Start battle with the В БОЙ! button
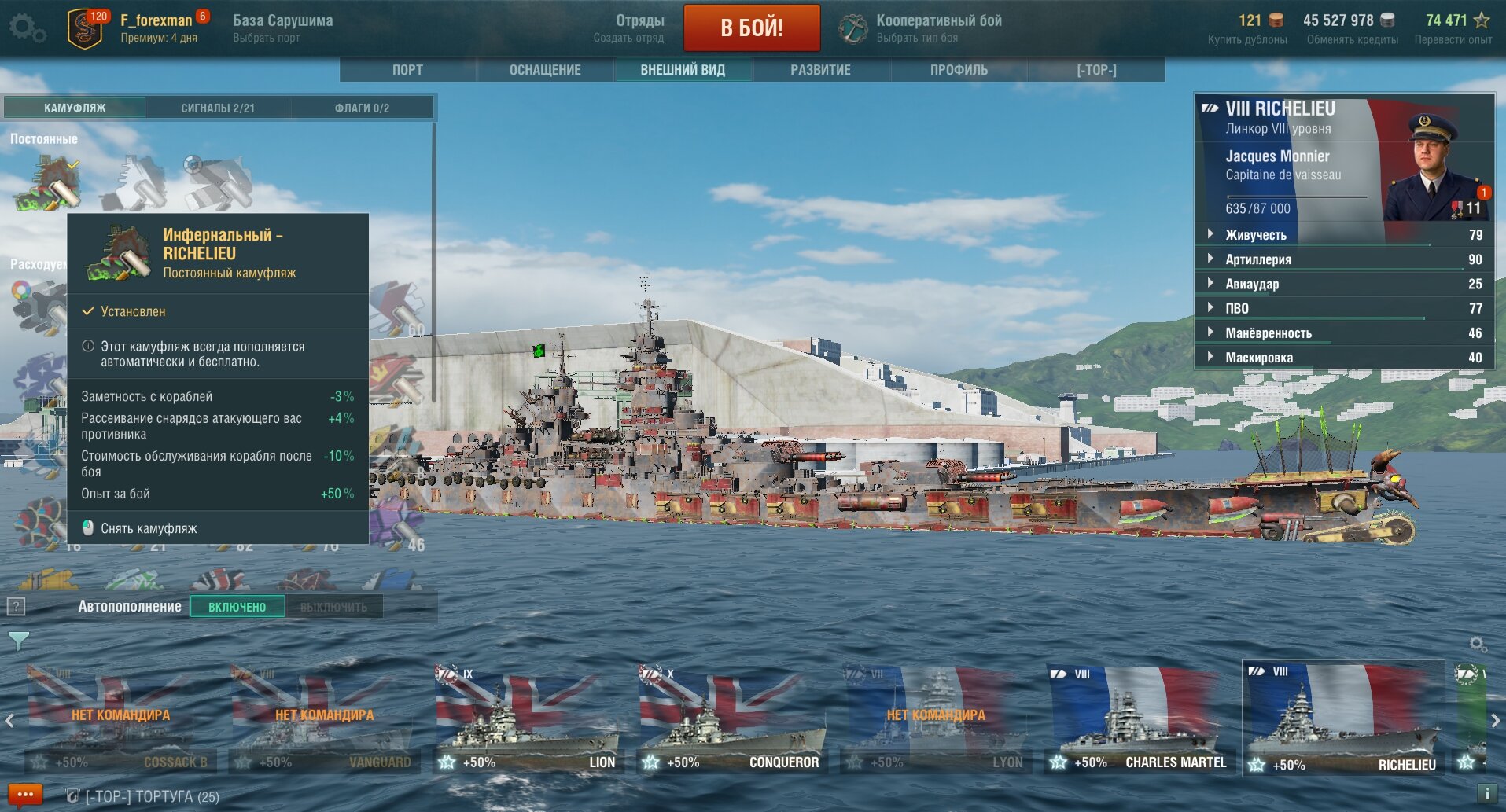The image size is (1506, 812). (x=751, y=28)
